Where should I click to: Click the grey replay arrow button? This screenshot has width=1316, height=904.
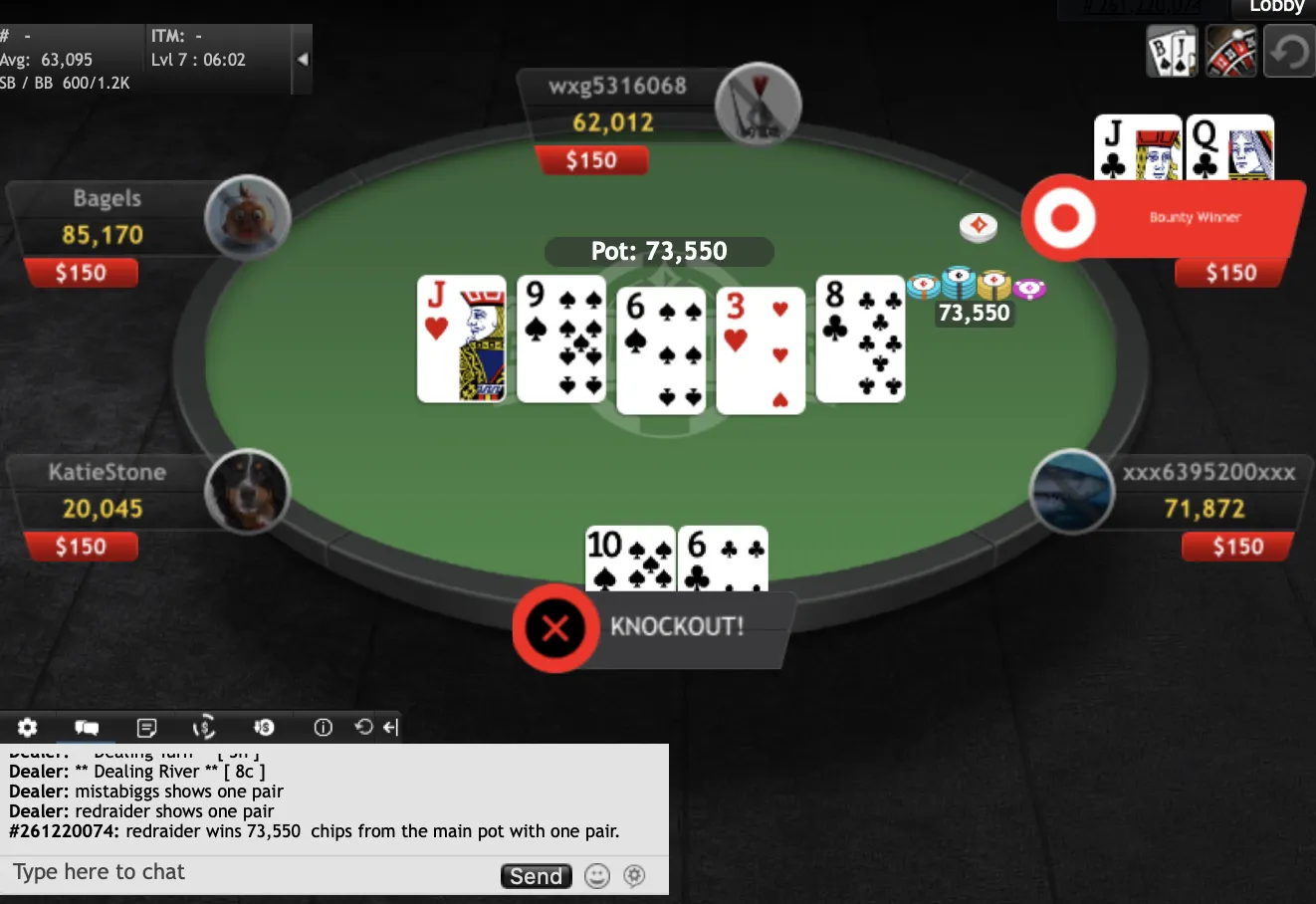[1289, 52]
